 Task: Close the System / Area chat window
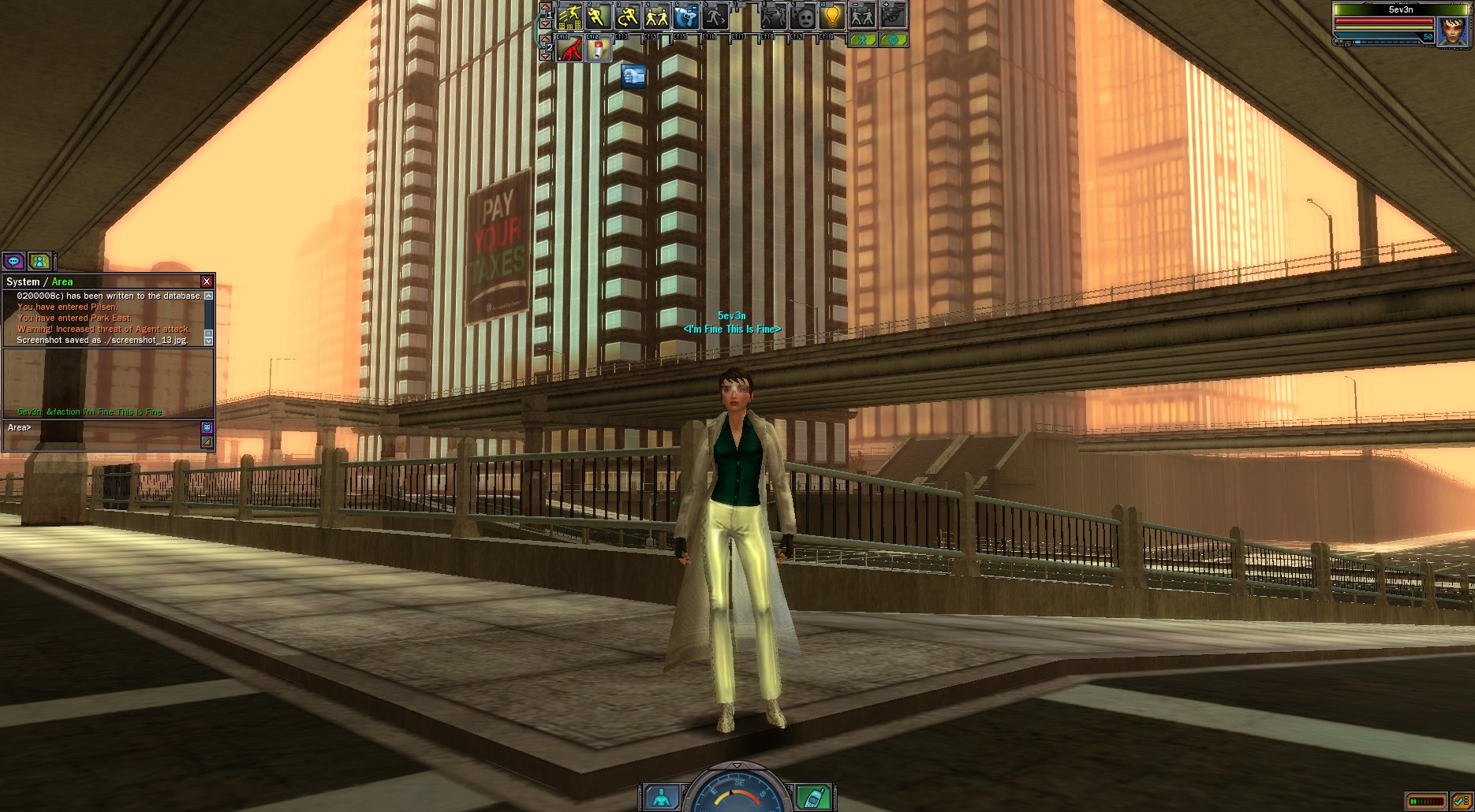pyautogui.click(x=207, y=281)
